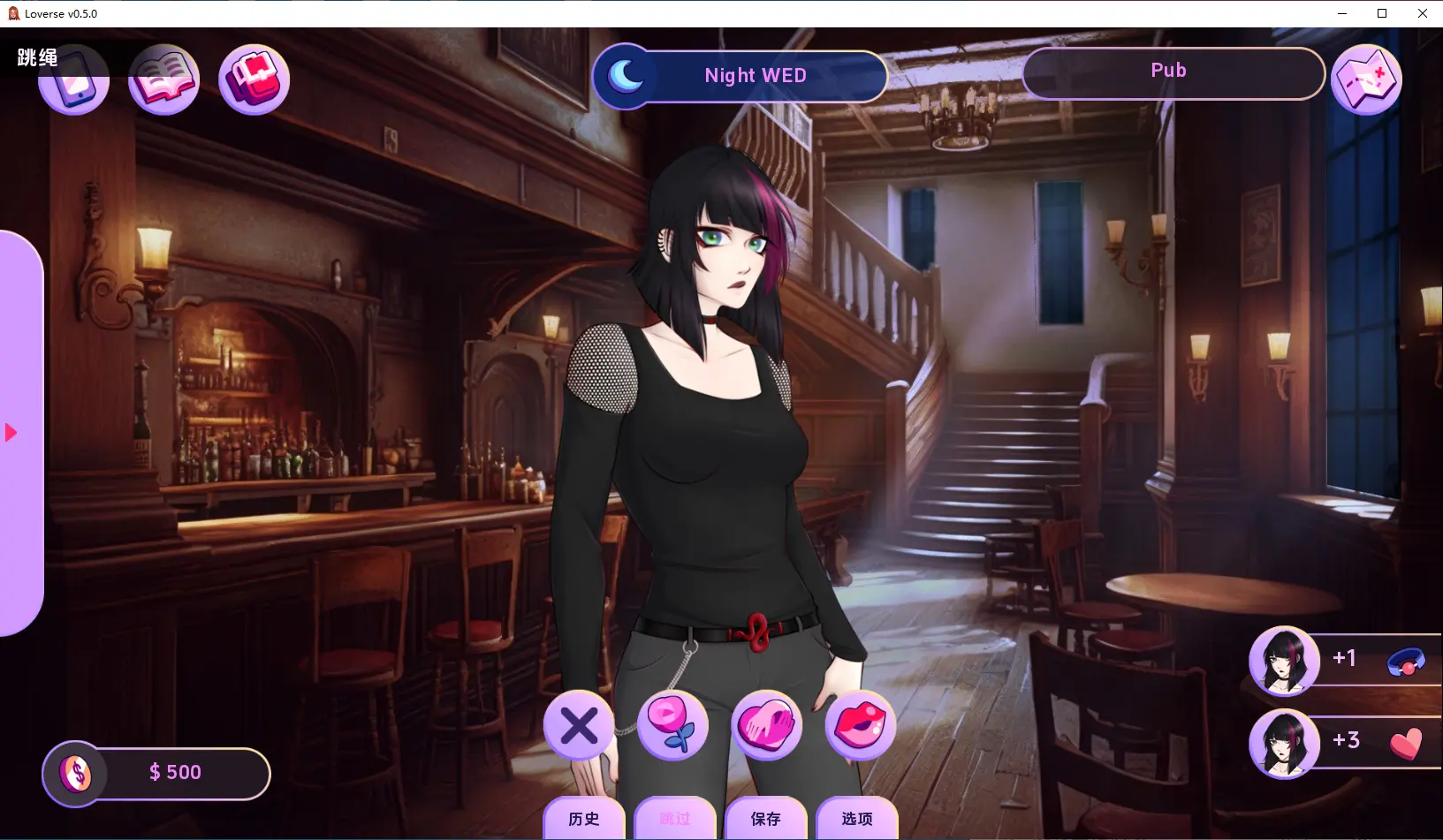This screenshot has width=1443, height=840.
Task: Click the 保存 save button
Action: [x=765, y=819]
